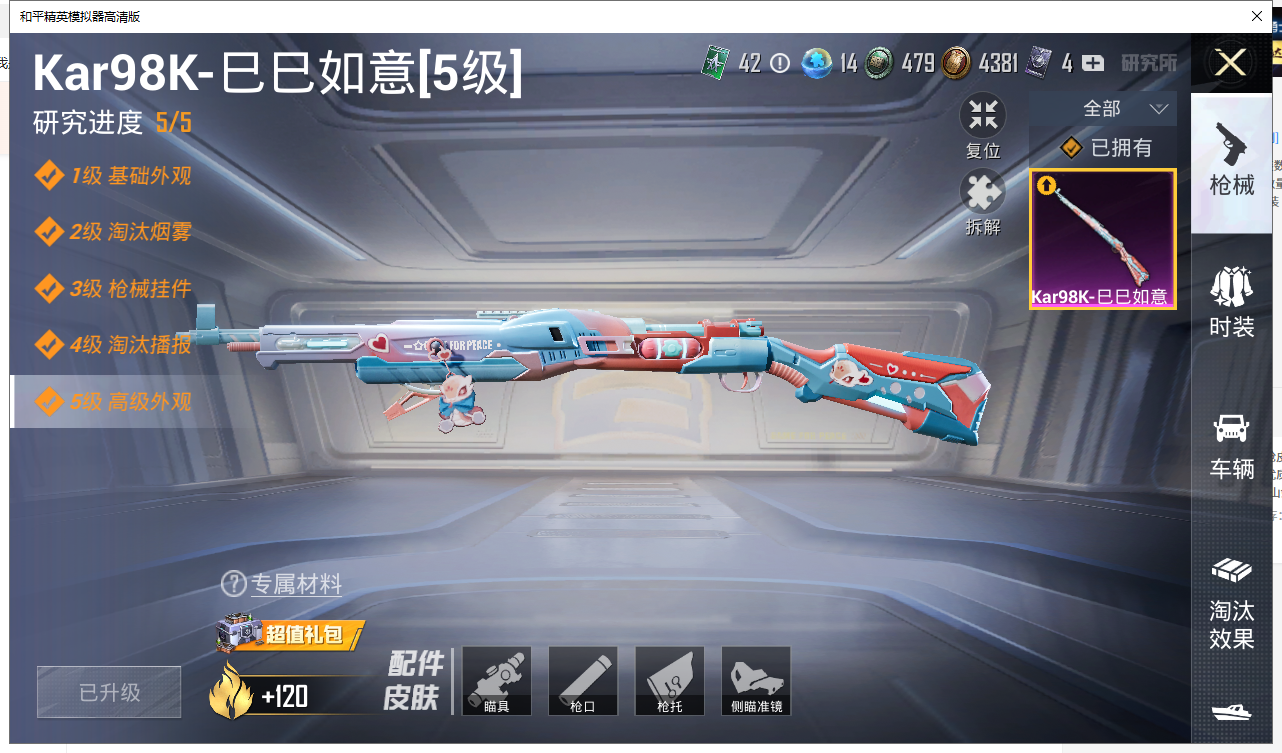Switch to the 车辆 vehicles tab
This screenshot has height=753, width=1282.
pyautogui.click(x=1231, y=444)
